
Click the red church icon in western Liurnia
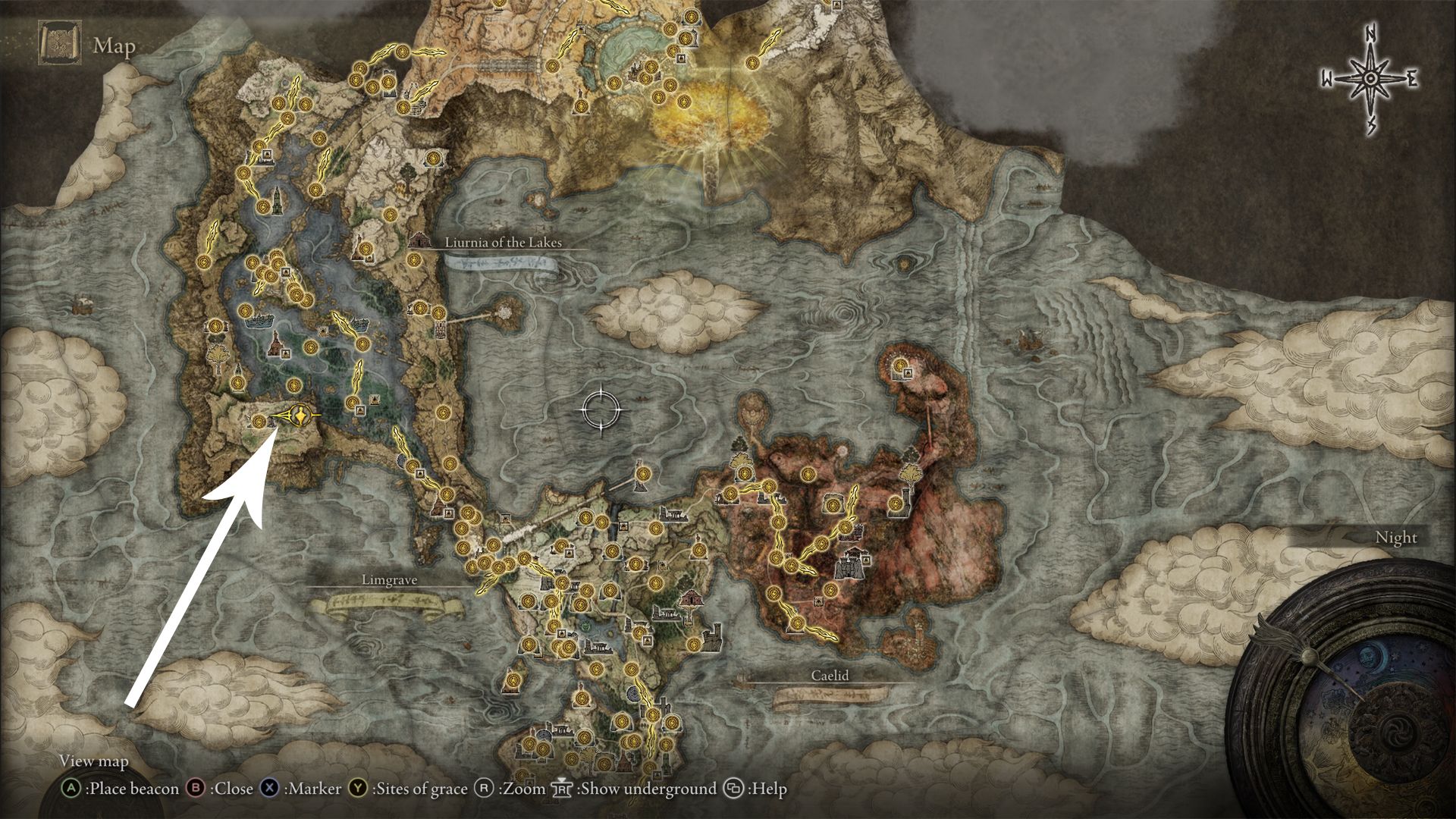click(x=275, y=346)
